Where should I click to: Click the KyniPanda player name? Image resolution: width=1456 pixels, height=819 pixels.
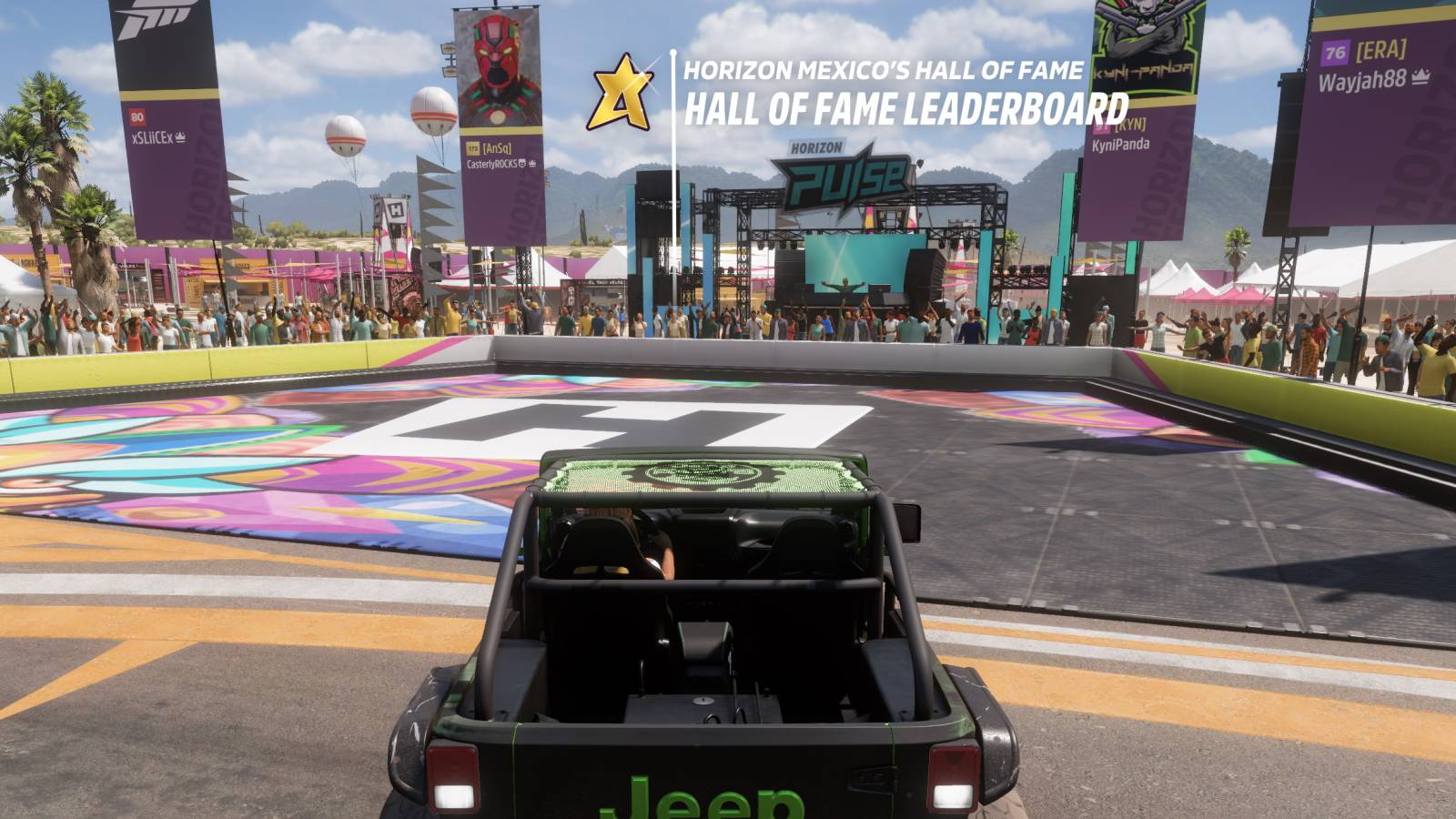1121,143
